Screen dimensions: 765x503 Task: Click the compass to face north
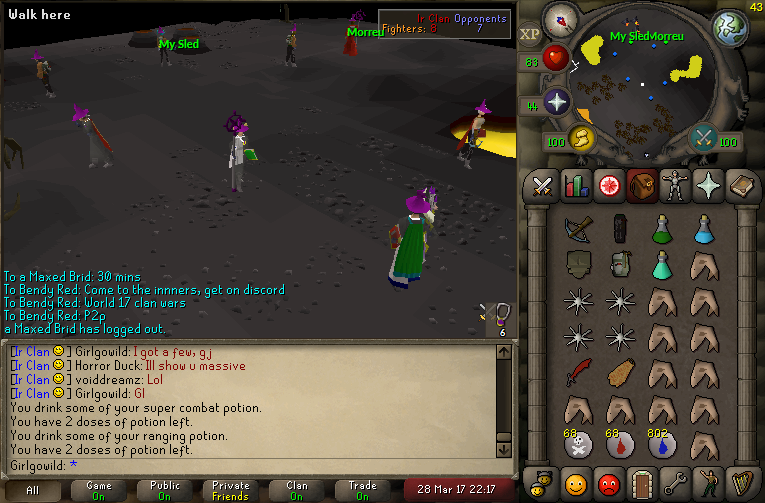click(560, 21)
